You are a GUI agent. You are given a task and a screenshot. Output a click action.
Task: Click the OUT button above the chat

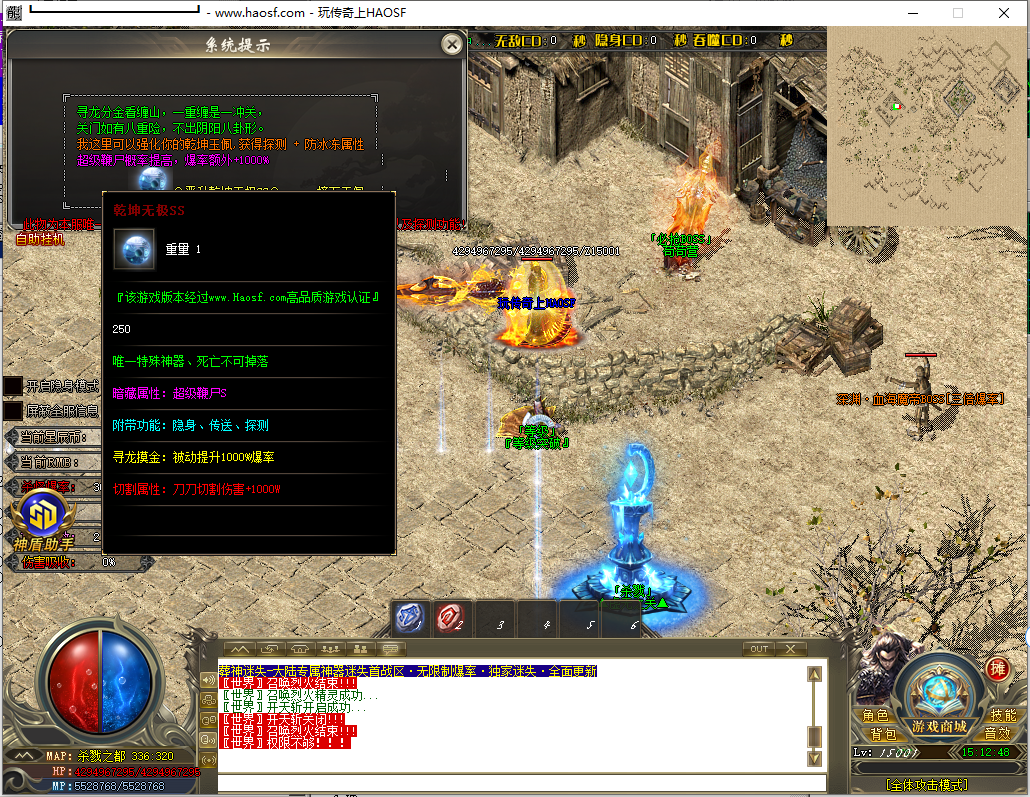759,649
